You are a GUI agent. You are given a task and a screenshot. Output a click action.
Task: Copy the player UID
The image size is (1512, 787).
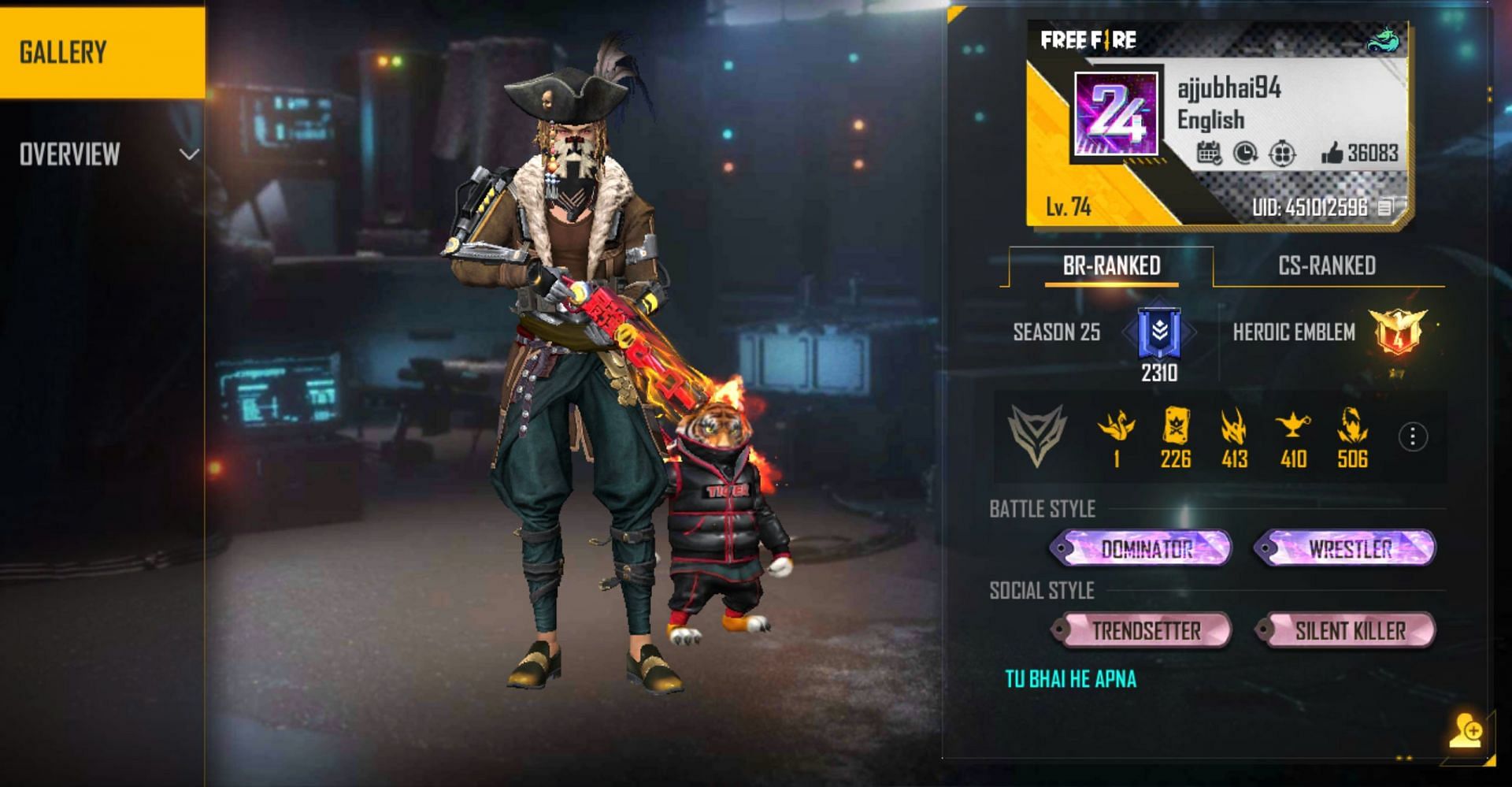(1385, 207)
